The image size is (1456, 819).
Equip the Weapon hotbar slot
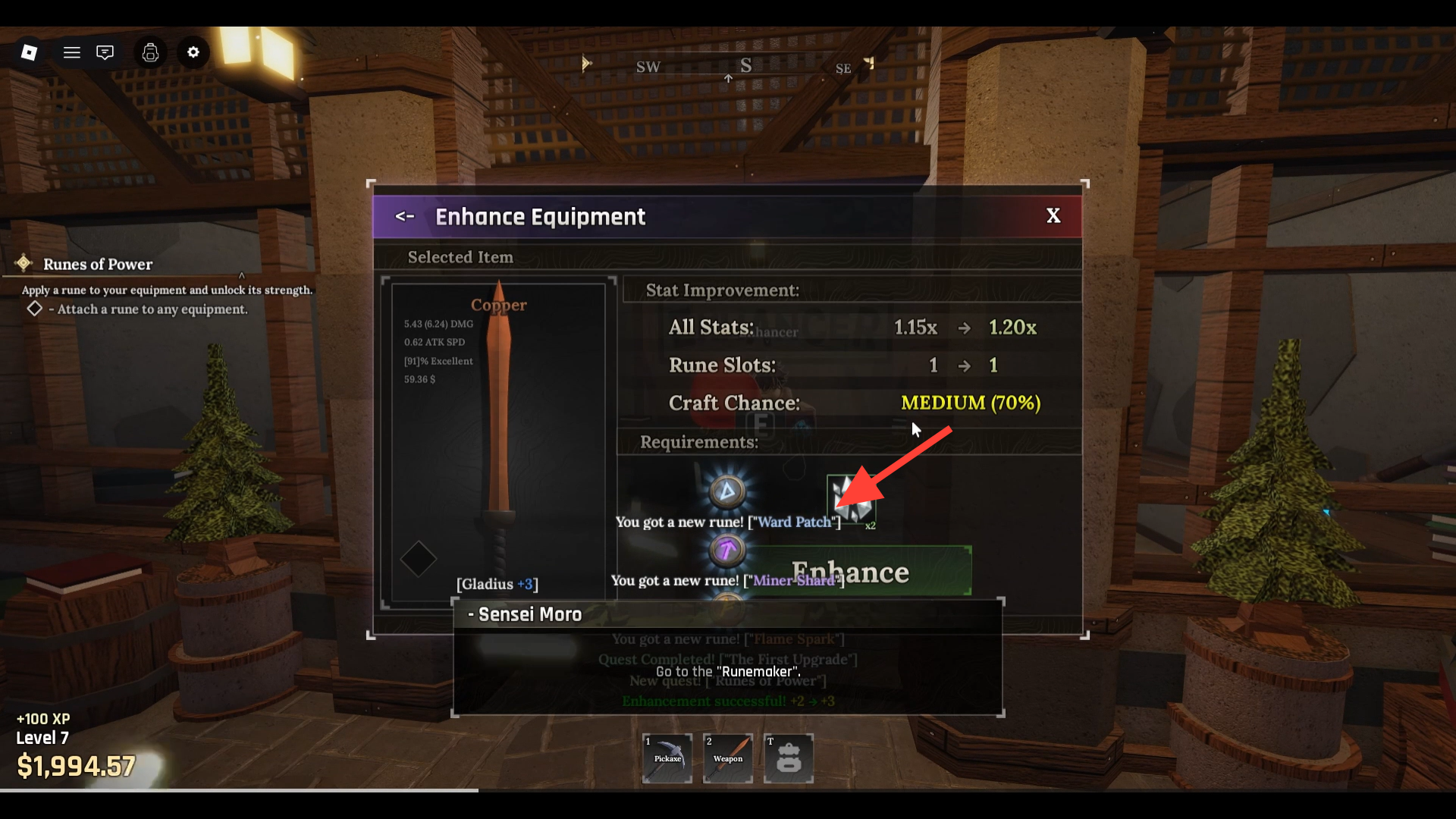728,758
